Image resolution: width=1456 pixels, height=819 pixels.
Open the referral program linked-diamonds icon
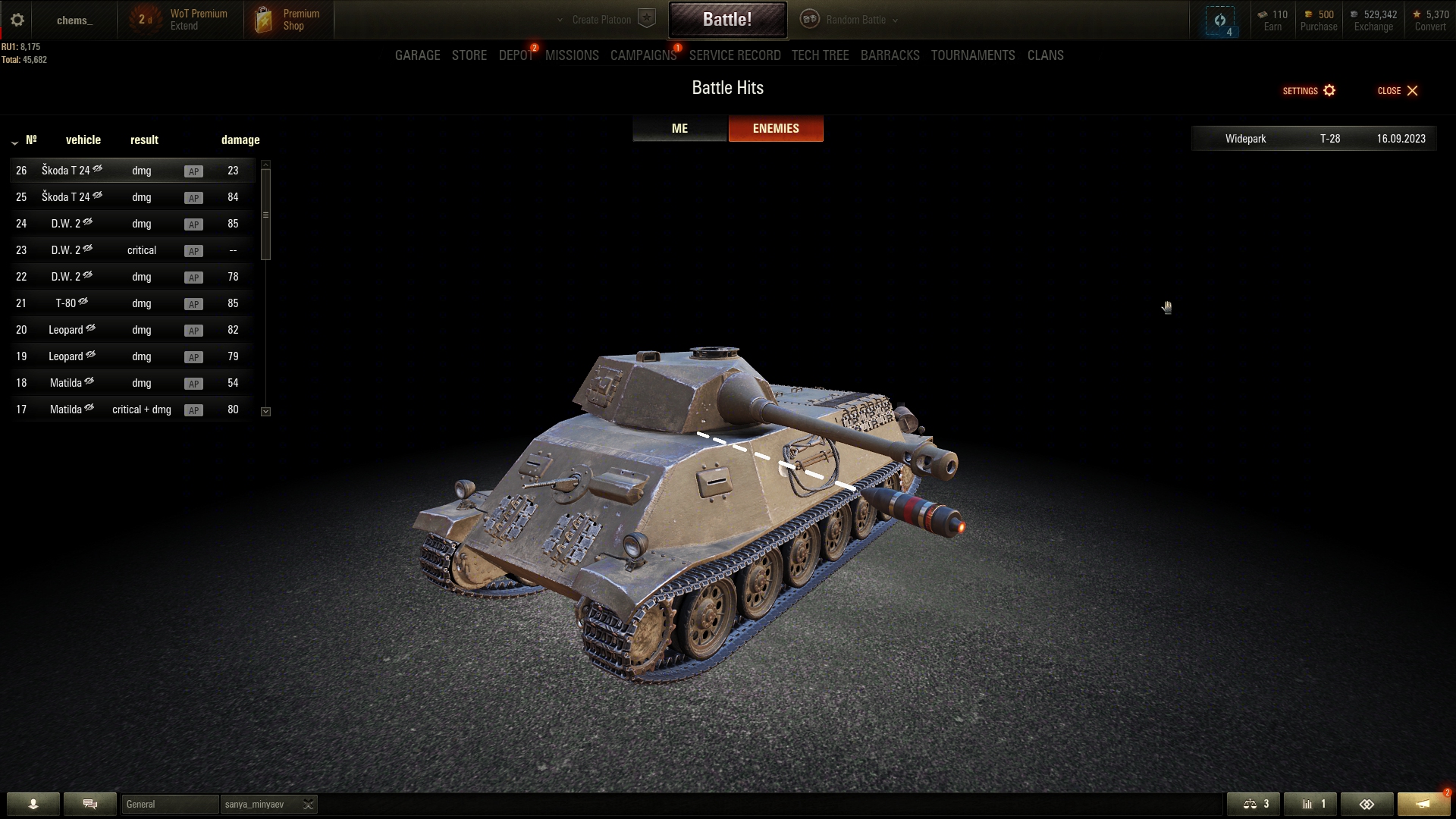pyautogui.click(x=1367, y=804)
